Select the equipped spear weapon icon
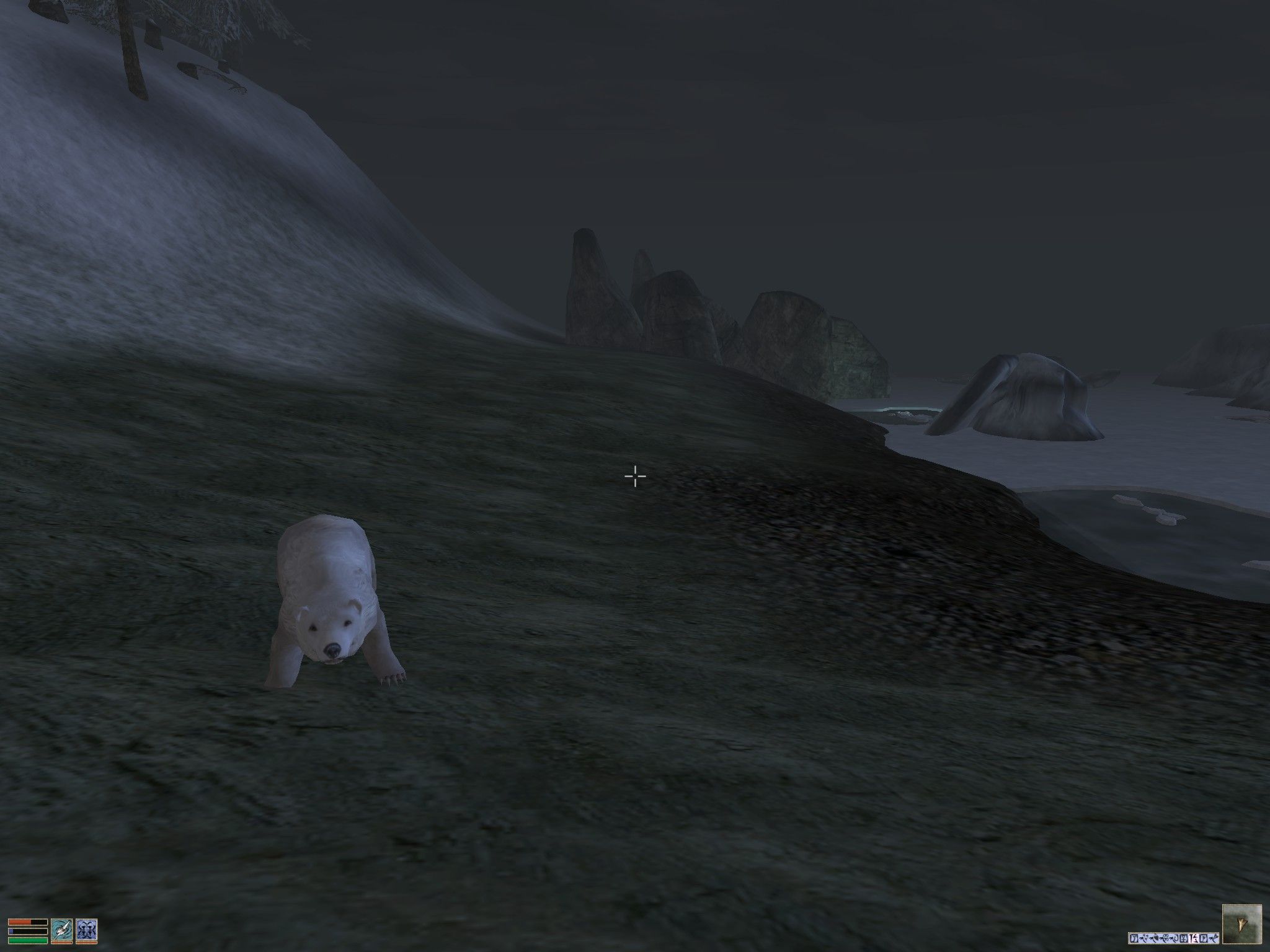Image resolution: width=1270 pixels, height=952 pixels. coord(62,930)
